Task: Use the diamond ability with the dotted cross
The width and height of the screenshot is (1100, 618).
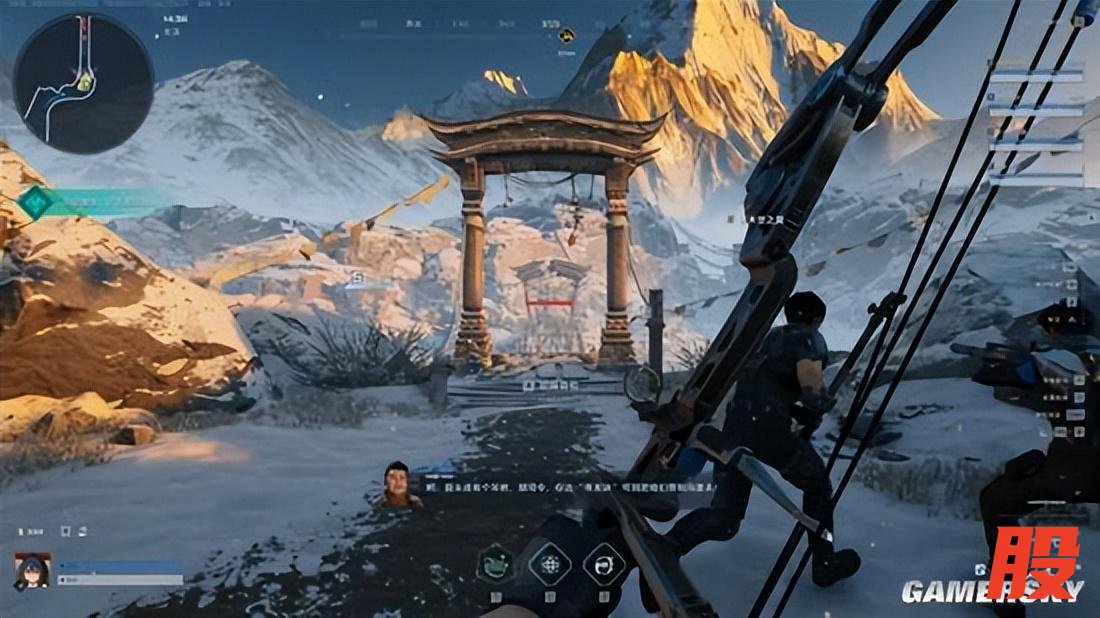Action: pyautogui.click(x=550, y=564)
